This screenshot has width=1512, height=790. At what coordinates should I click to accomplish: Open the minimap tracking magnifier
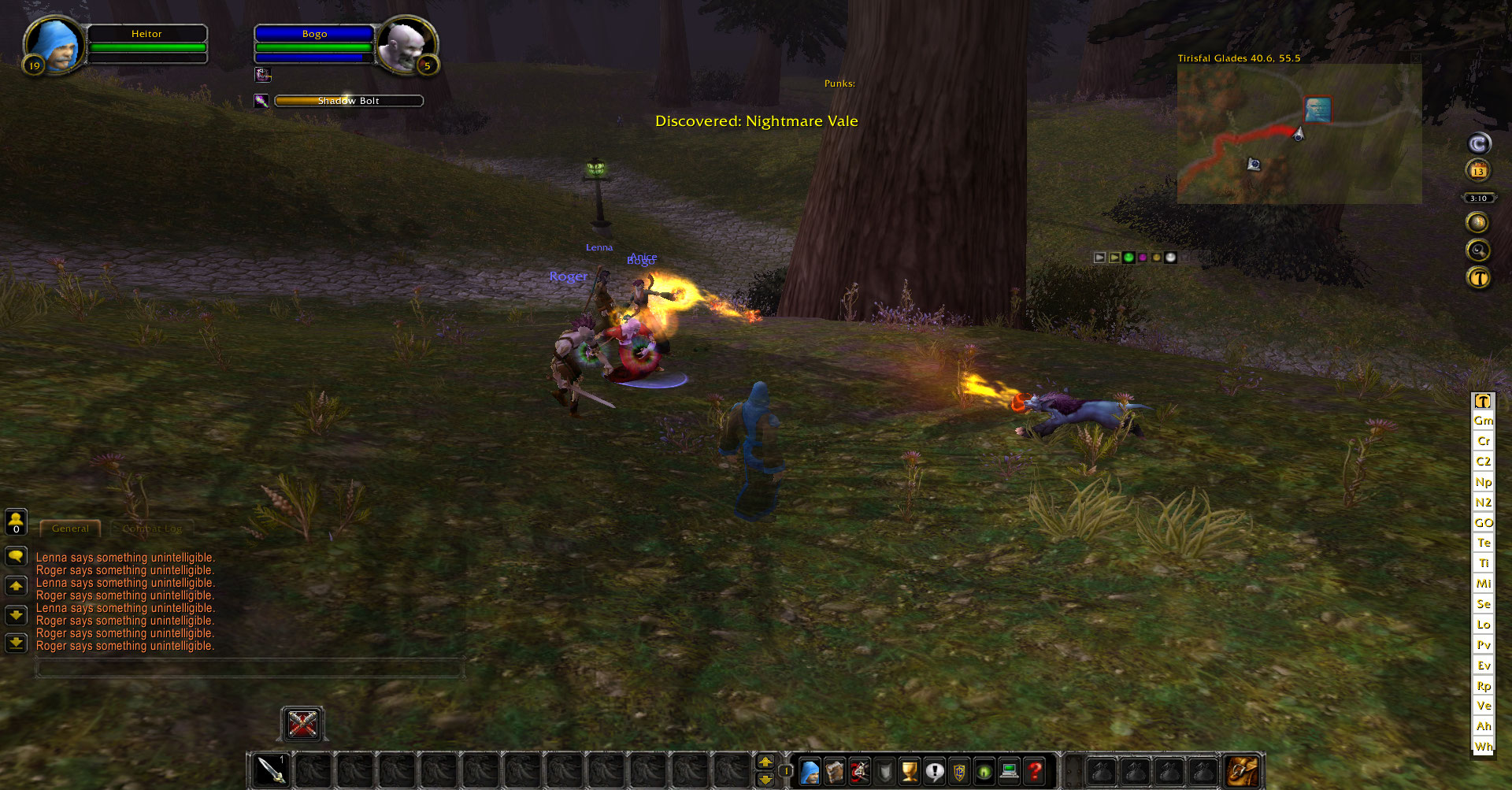[x=1479, y=250]
